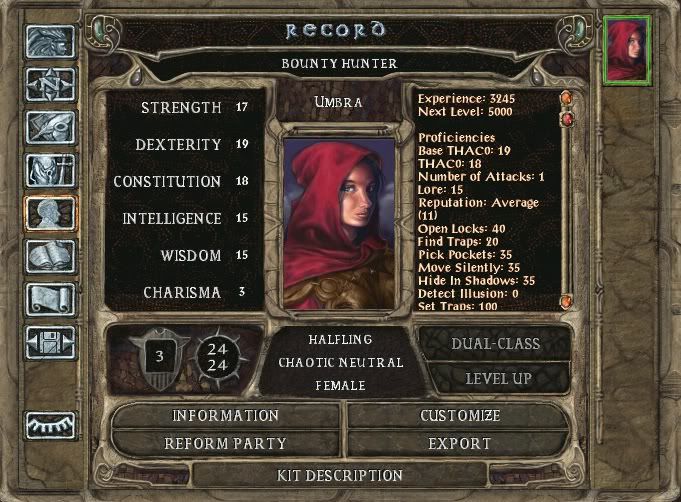Click the stats list scroll-down arrow
Viewport: 681px width, 502px height.
coord(566,301)
